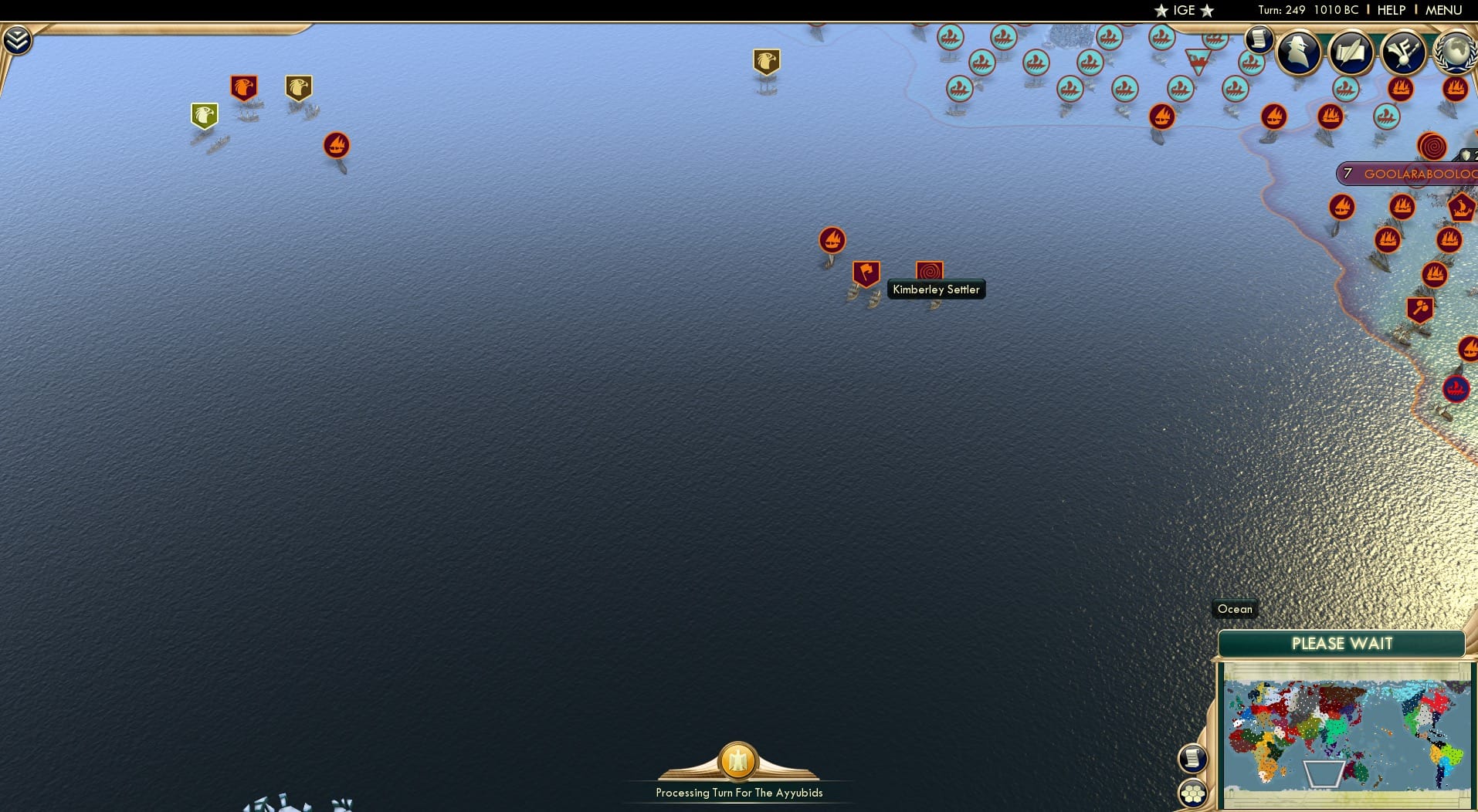Open the notifications scroll icon near top right

pyautogui.click(x=1261, y=39)
